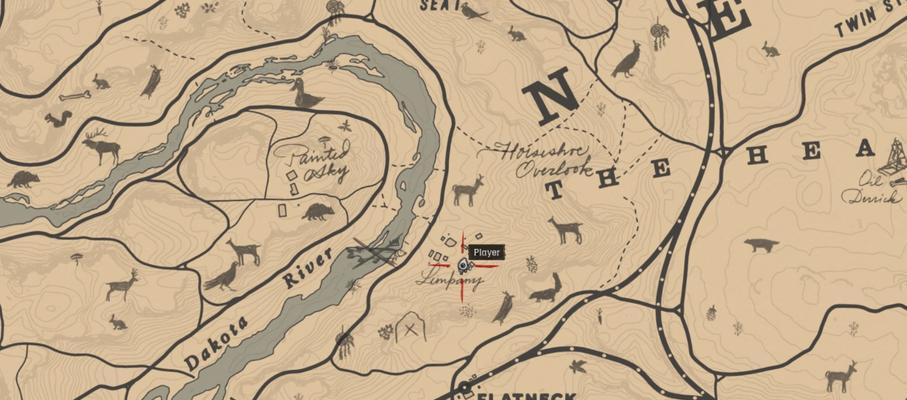Image resolution: width=907 pixels, height=400 pixels.
Task: Select the goose icon by the river
Action: [308, 96]
